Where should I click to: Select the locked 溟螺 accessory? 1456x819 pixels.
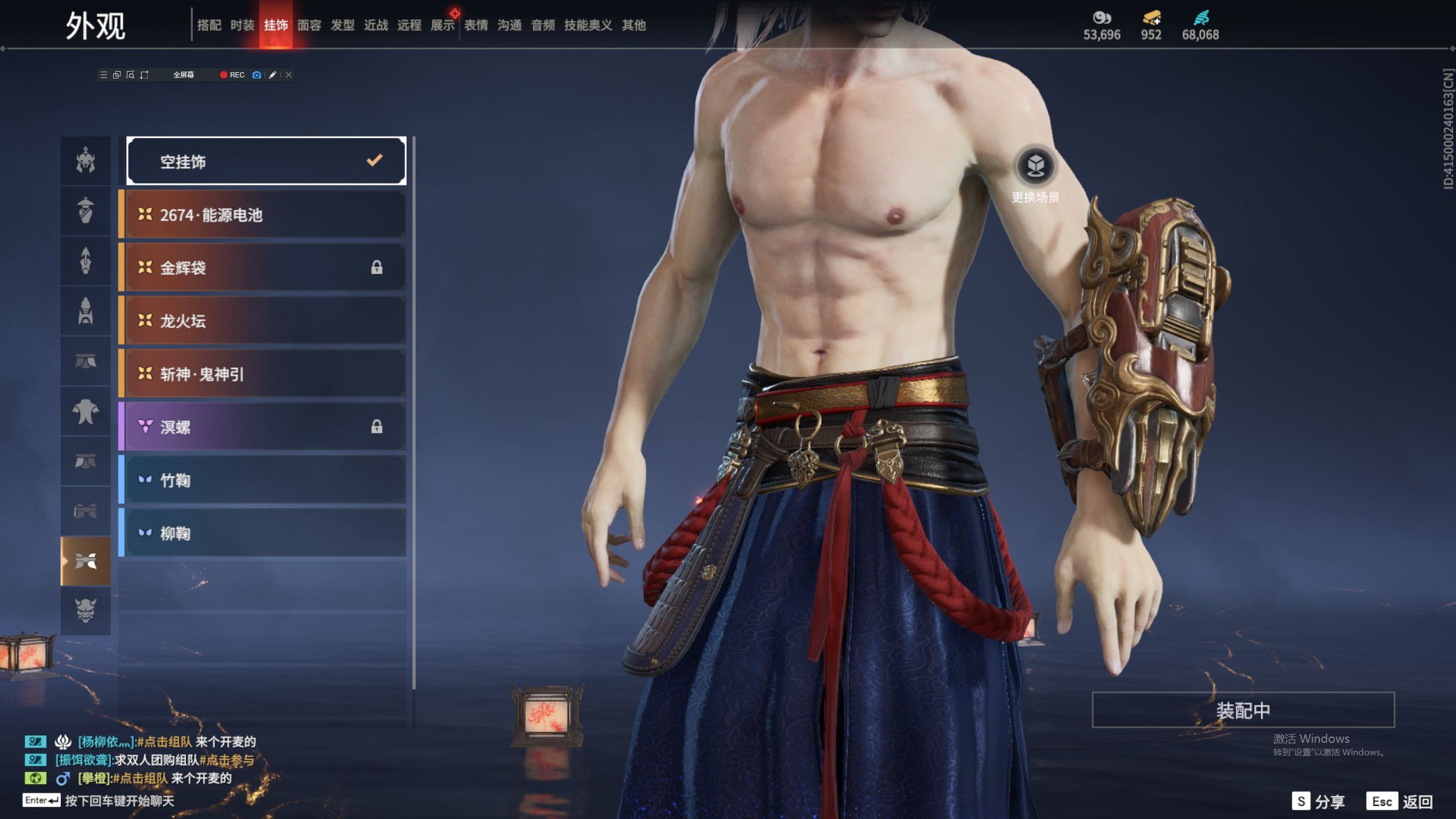point(266,427)
